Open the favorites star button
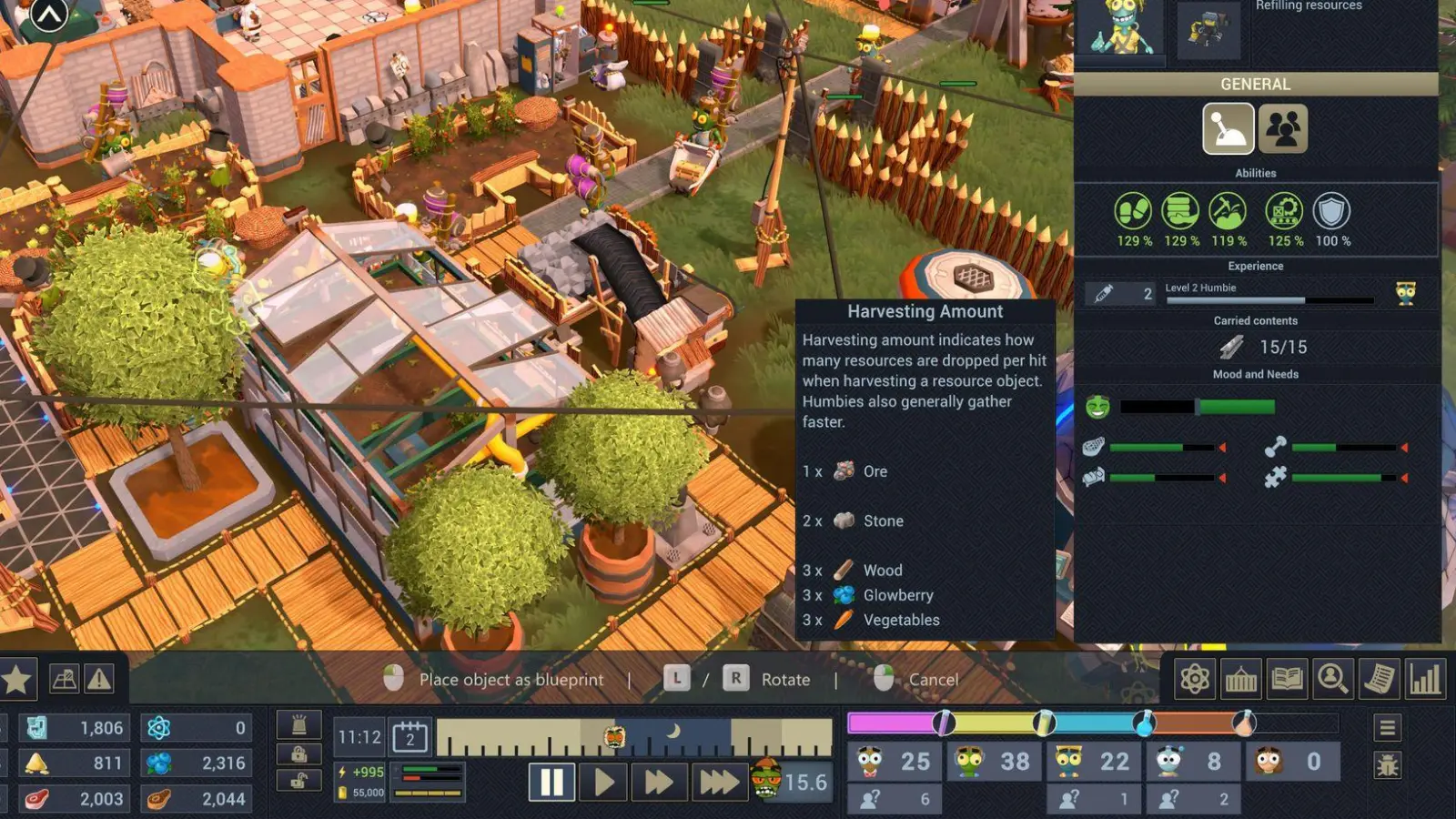Screen dimensions: 1456x819 click(17, 679)
